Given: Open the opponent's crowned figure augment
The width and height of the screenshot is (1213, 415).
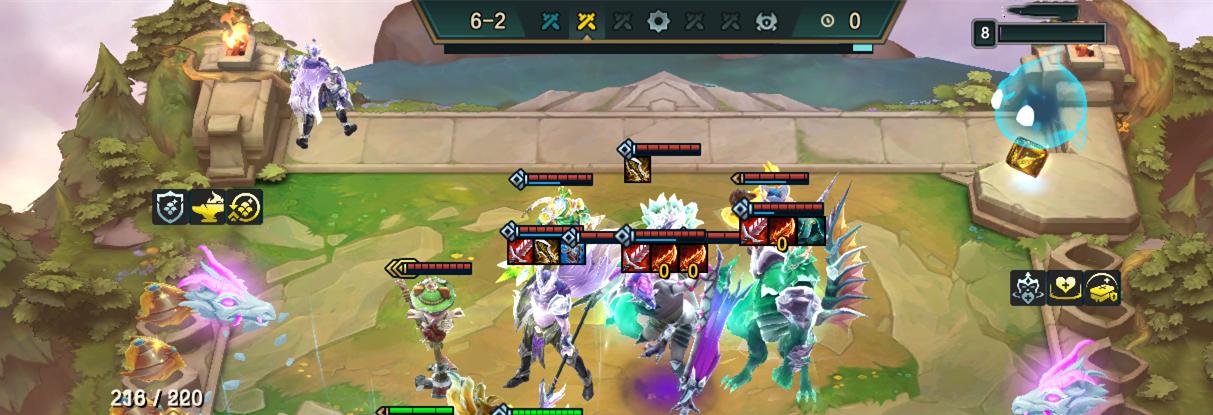Looking at the screenshot, I should [1027, 288].
